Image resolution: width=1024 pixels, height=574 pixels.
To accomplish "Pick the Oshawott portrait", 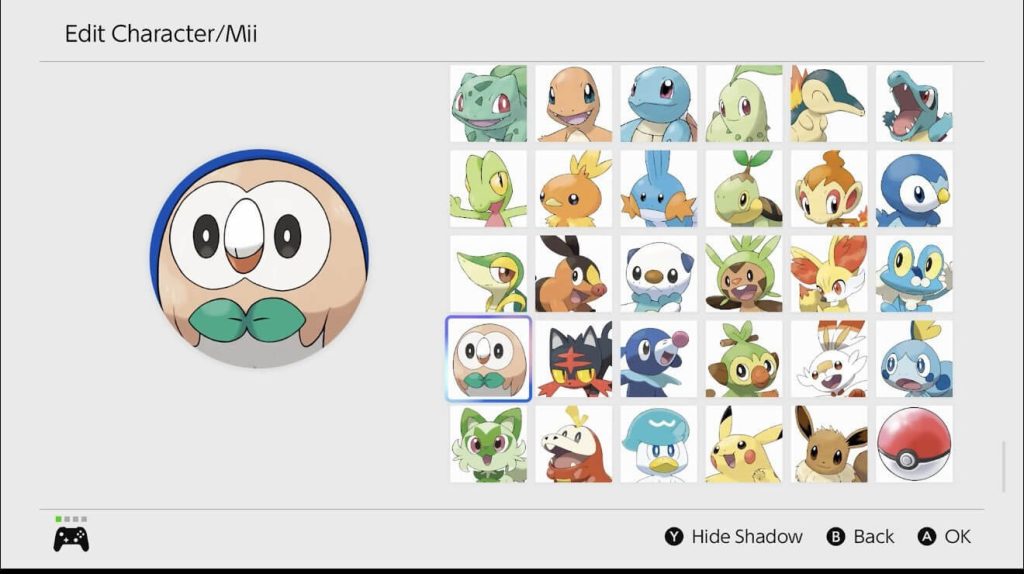I will click(x=658, y=274).
